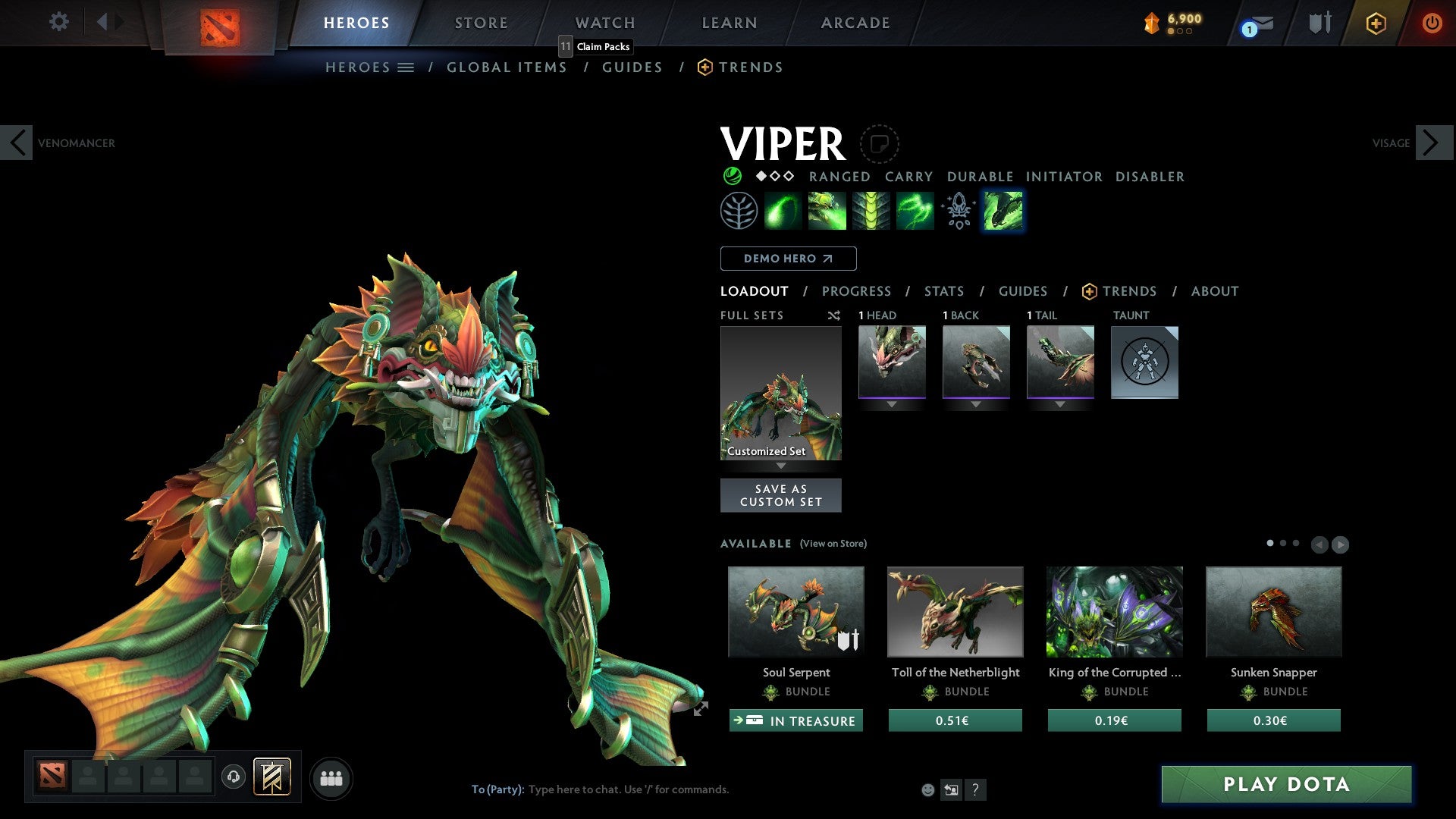Go to previous hero Venomancer
This screenshot has width=1456, height=819.
click(17, 143)
